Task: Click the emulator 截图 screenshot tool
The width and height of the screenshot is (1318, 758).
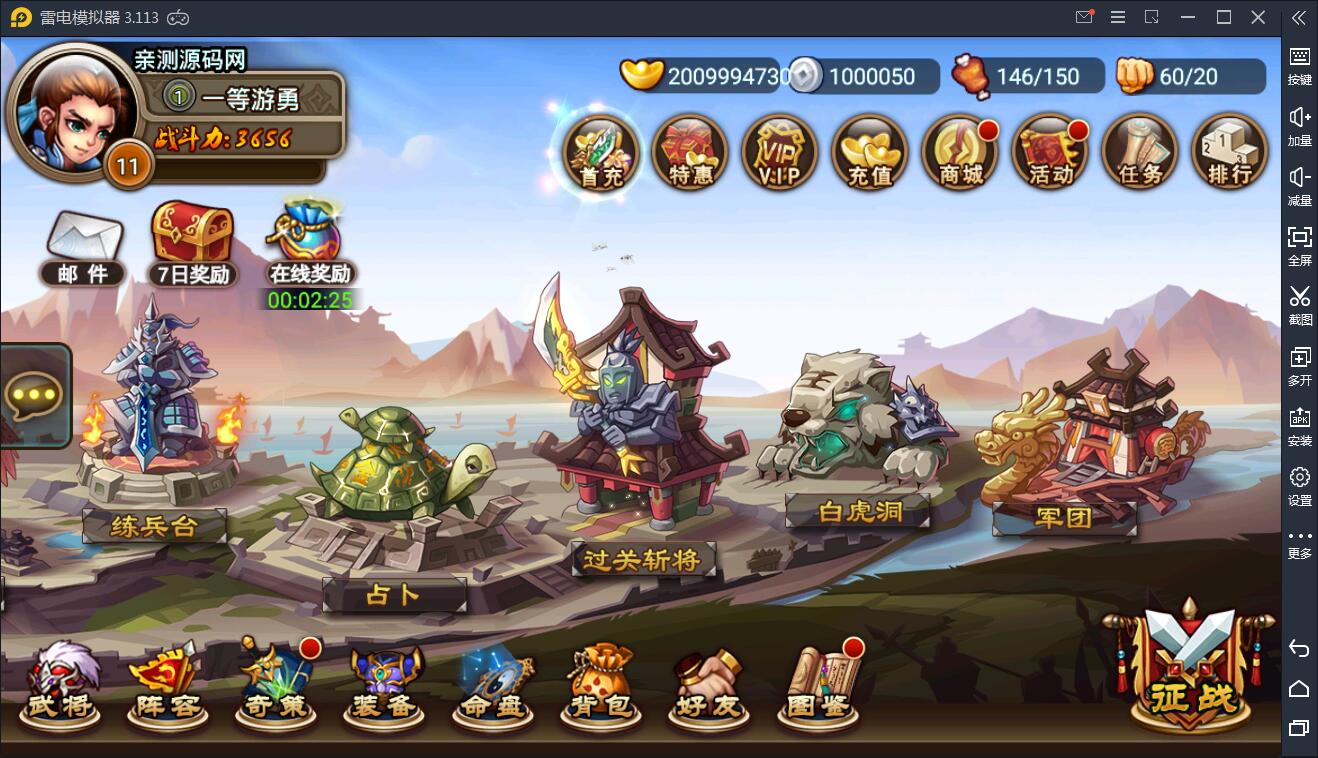Action: click(x=1299, y=305)
